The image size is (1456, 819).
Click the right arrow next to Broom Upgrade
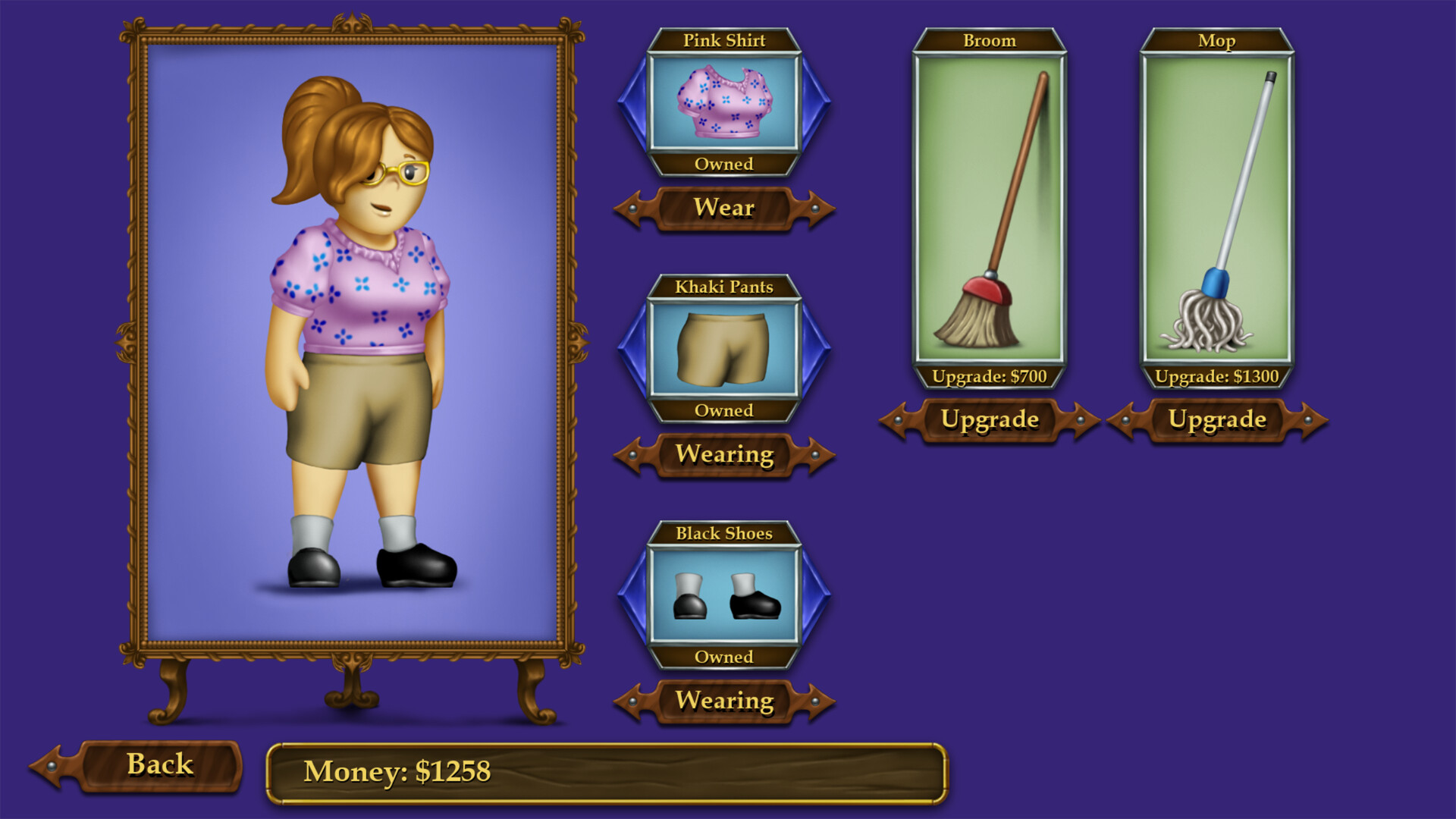click(1079, 420)
